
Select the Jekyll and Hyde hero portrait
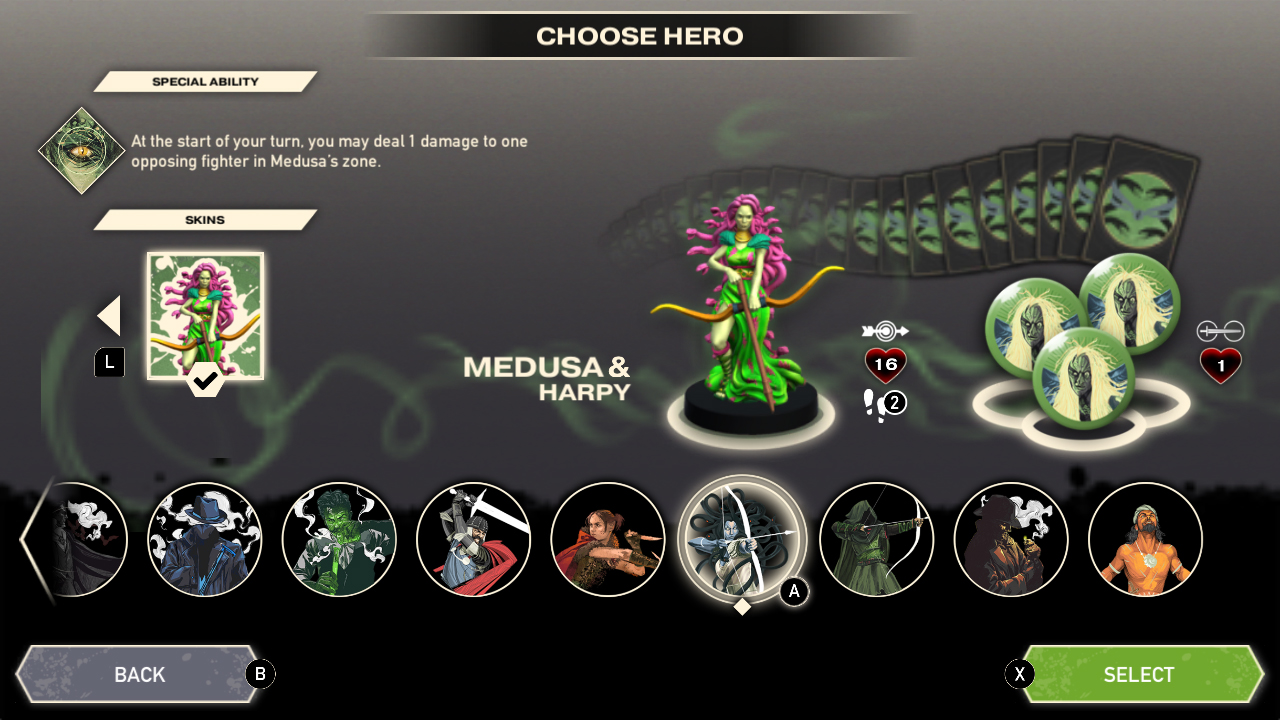pos(339,539)
